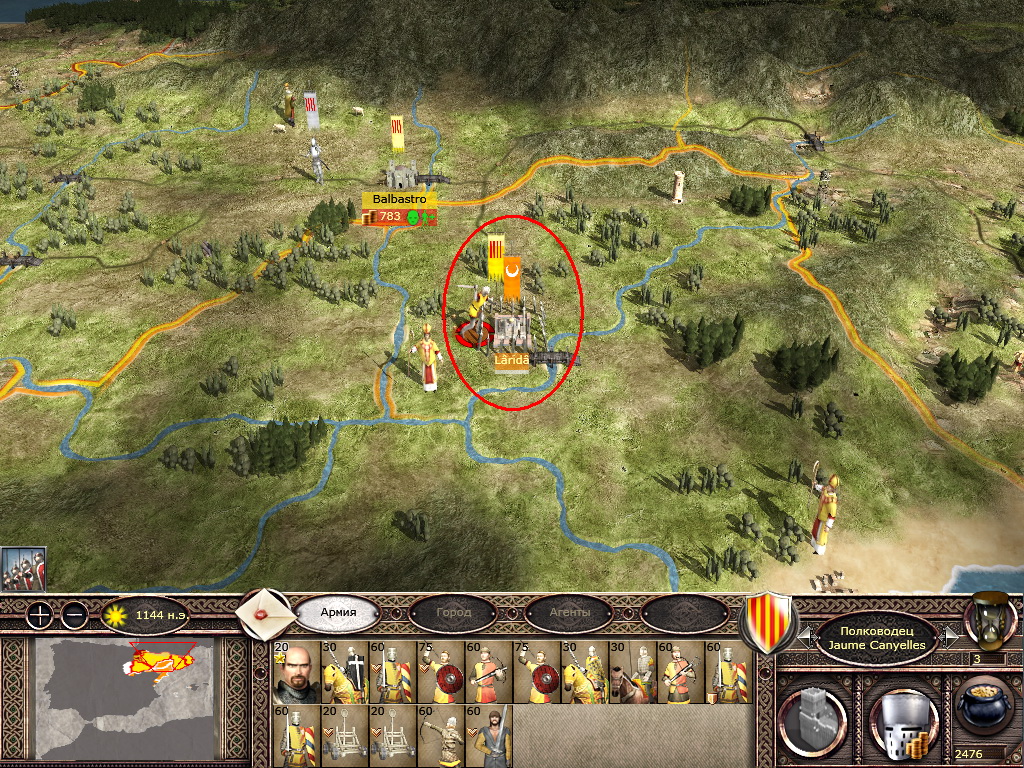
Task: Switch to the Агенты tab
Action: [569, 612]
